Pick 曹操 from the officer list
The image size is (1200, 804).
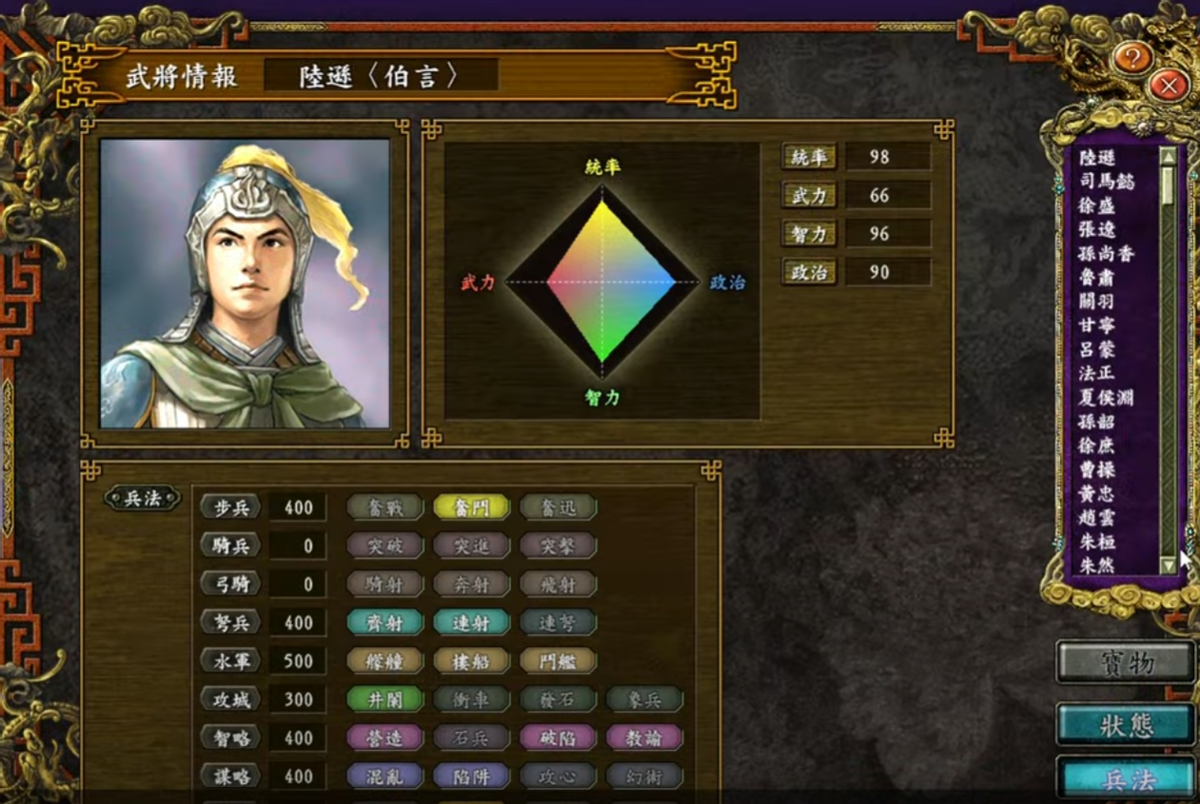pos(1098,469)
